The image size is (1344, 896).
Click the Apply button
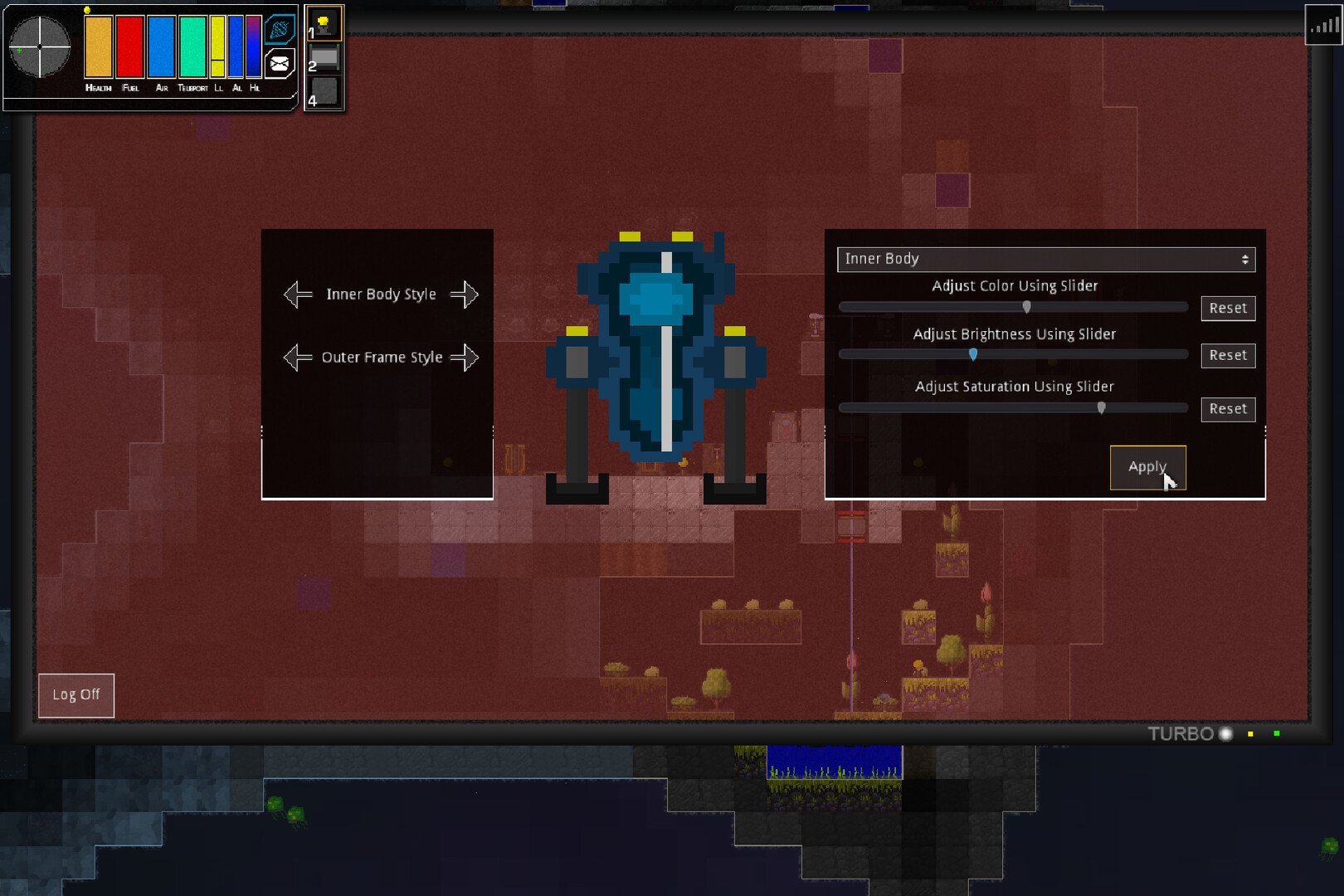(1147, 467)
